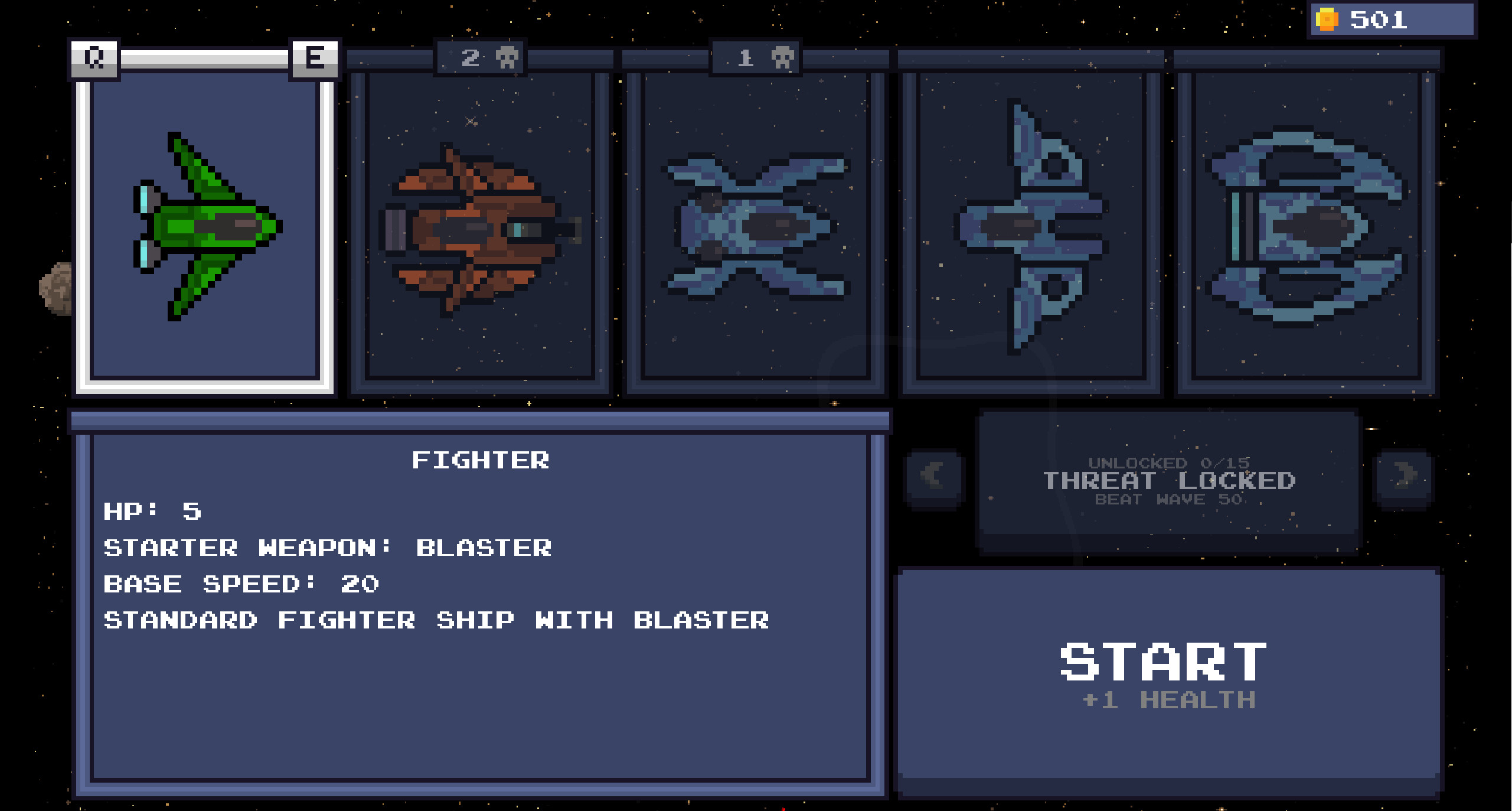Click the E key indicator
Viewport: 1512px width, 811px height.
point(316,58)
